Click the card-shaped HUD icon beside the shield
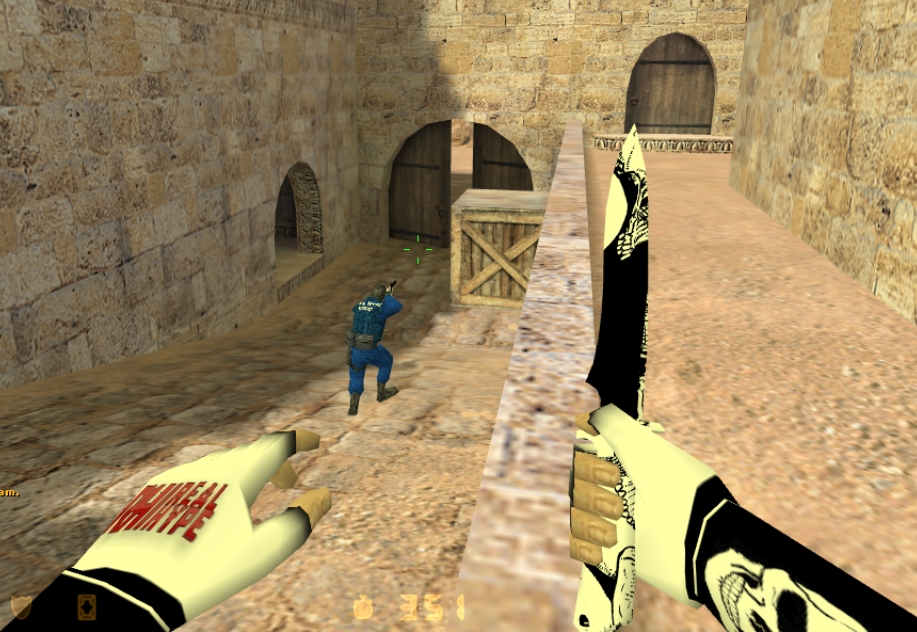This screenshot has width=917, height=632. point(87,606)
